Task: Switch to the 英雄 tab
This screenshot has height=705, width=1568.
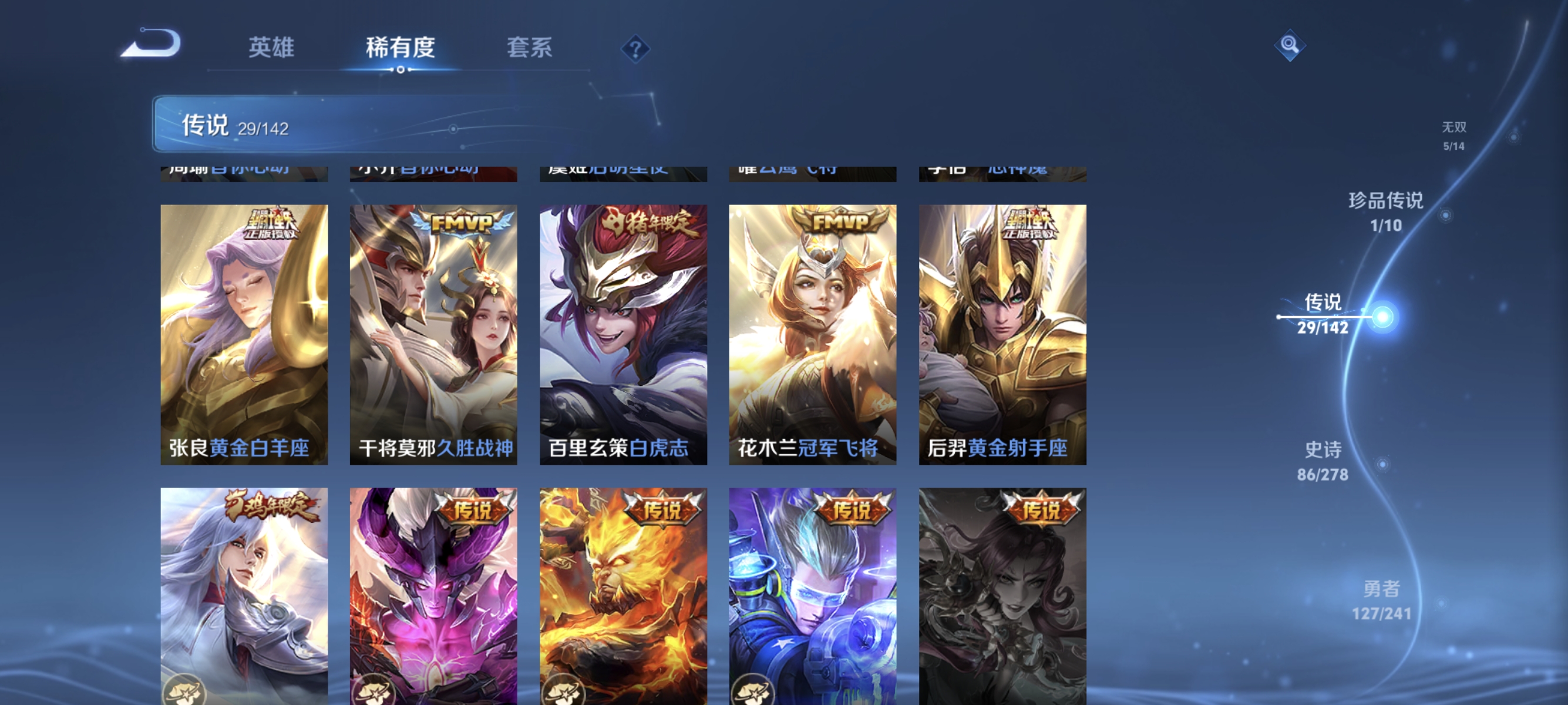Action: click(272, 49)
